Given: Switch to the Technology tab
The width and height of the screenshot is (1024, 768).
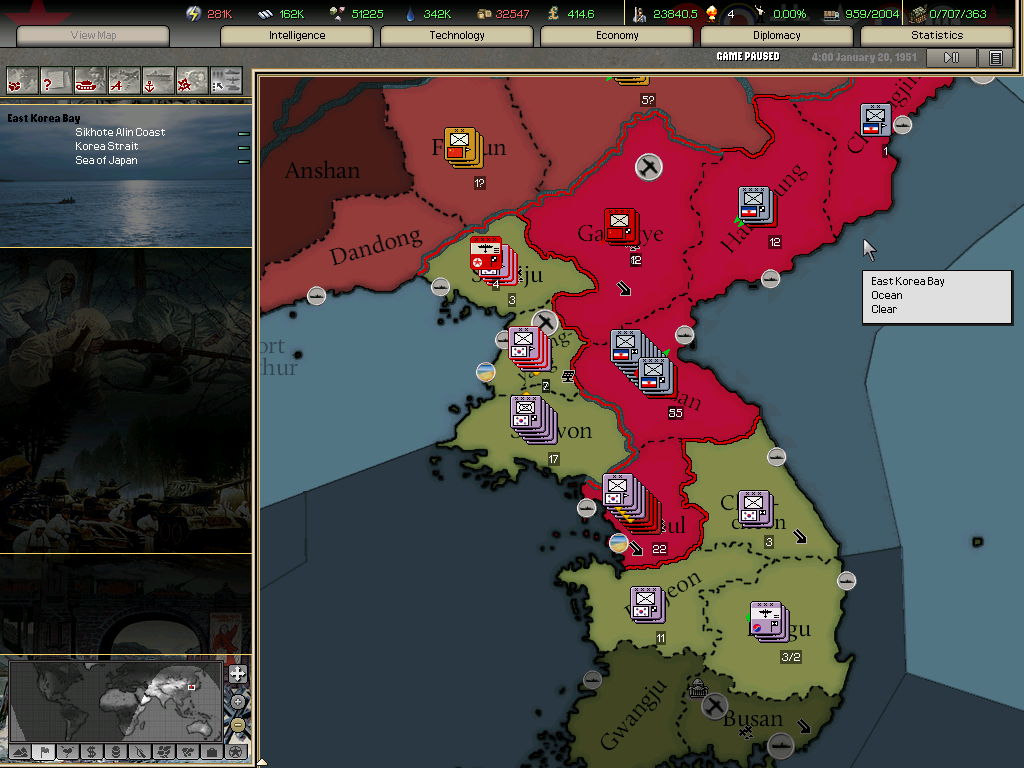Looking at the screenshot, I should (457, 36).
